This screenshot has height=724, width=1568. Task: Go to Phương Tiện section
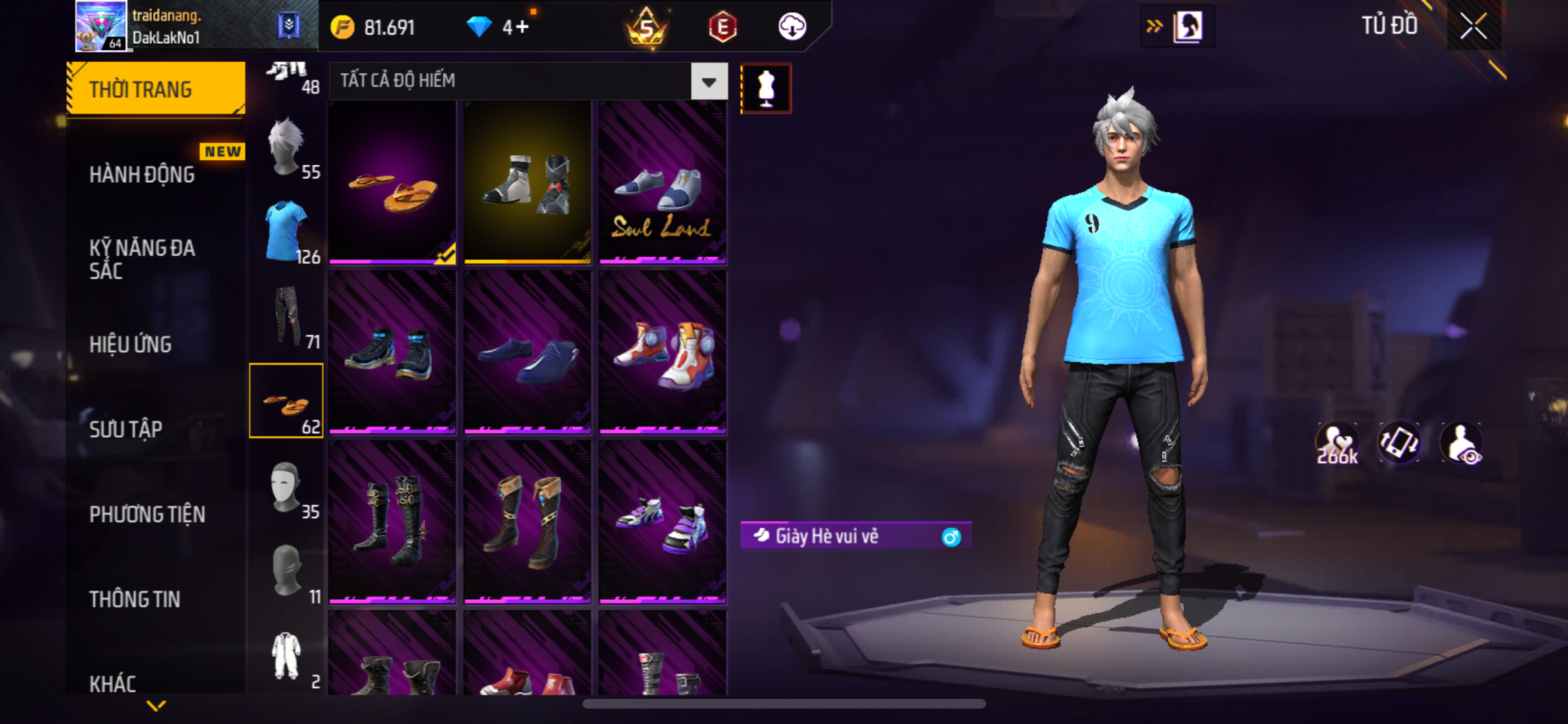(147, 514)
